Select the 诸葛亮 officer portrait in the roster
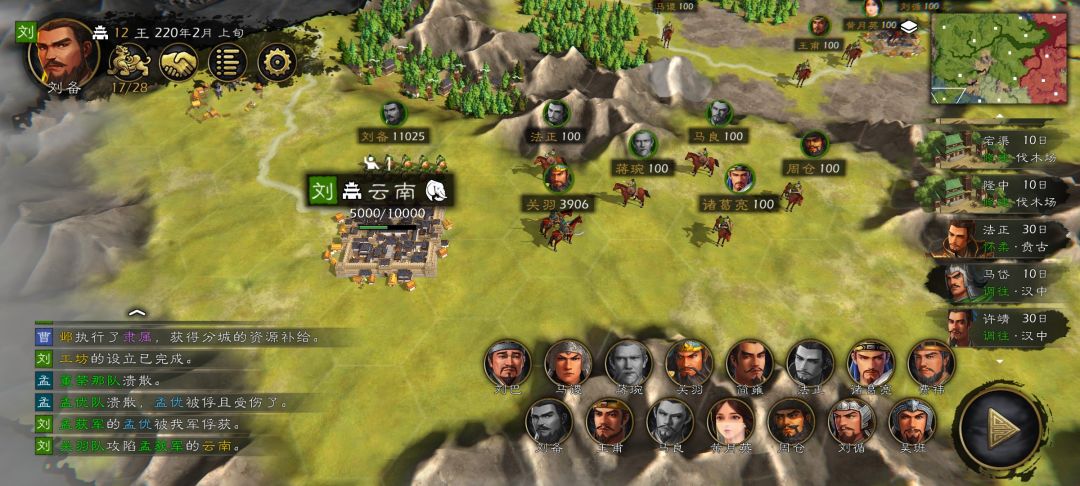 pos(871,363)
